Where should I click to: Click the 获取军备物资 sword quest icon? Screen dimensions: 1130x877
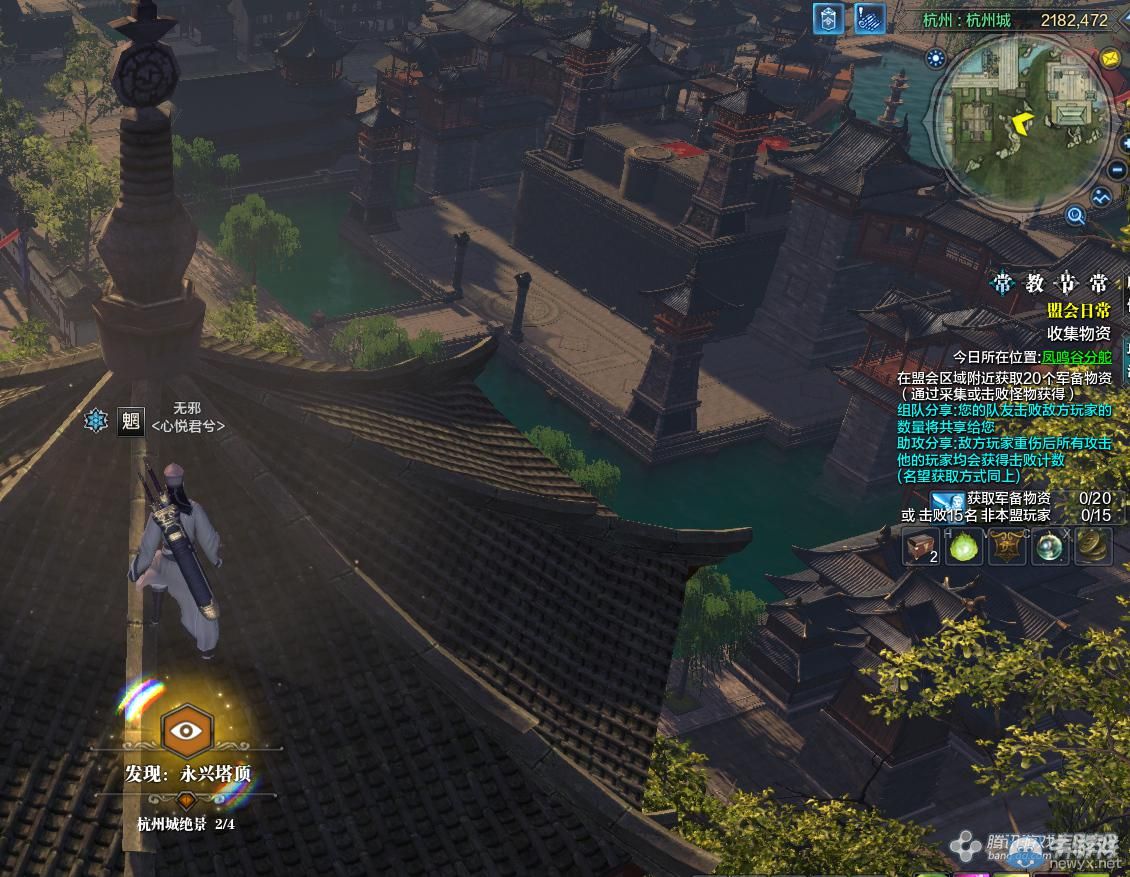point(947,499)
